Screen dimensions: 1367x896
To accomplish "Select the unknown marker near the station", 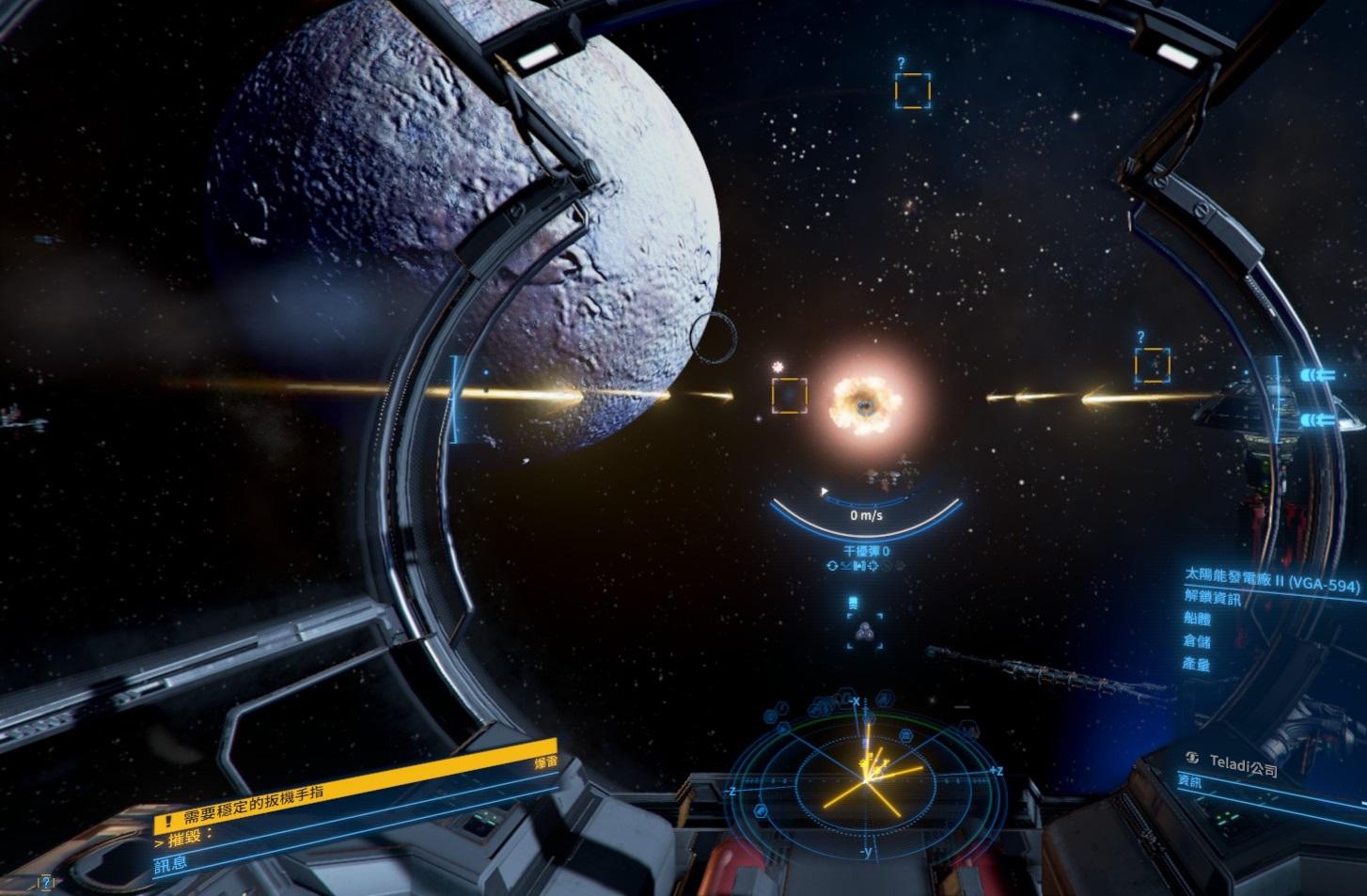I will (x=1152, y=364).
